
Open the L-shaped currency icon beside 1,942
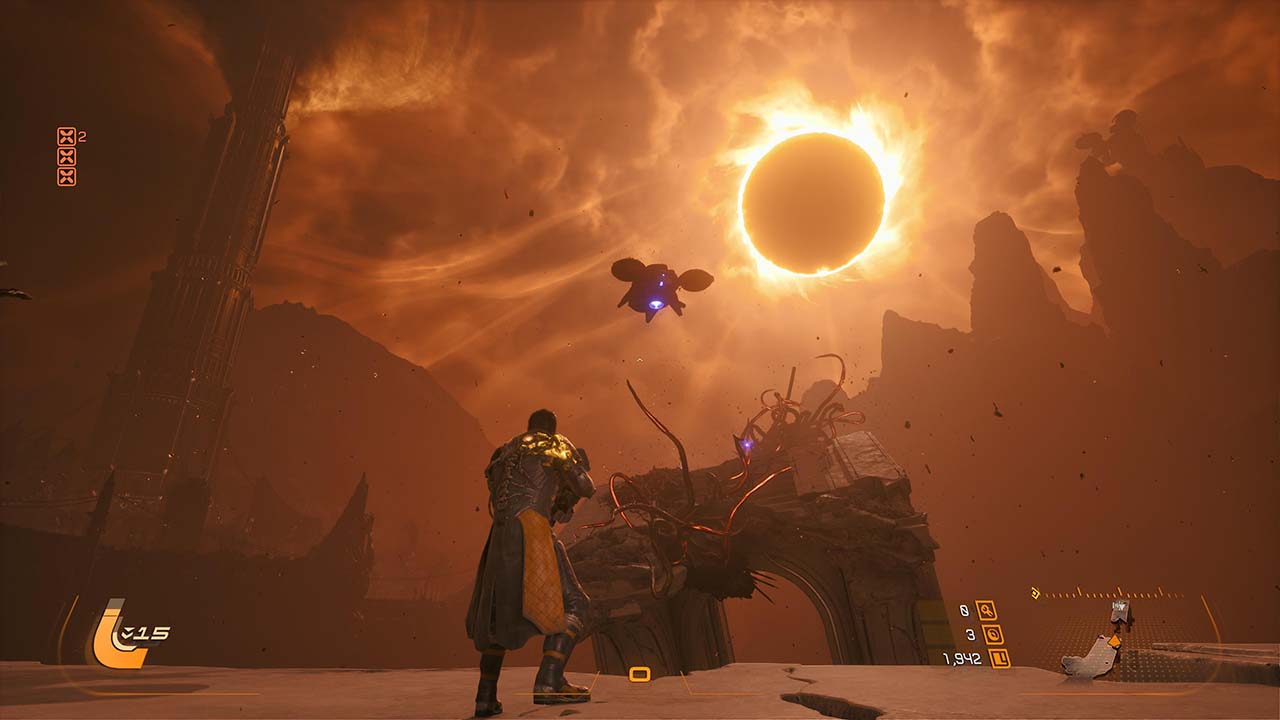tap(998, 658)
